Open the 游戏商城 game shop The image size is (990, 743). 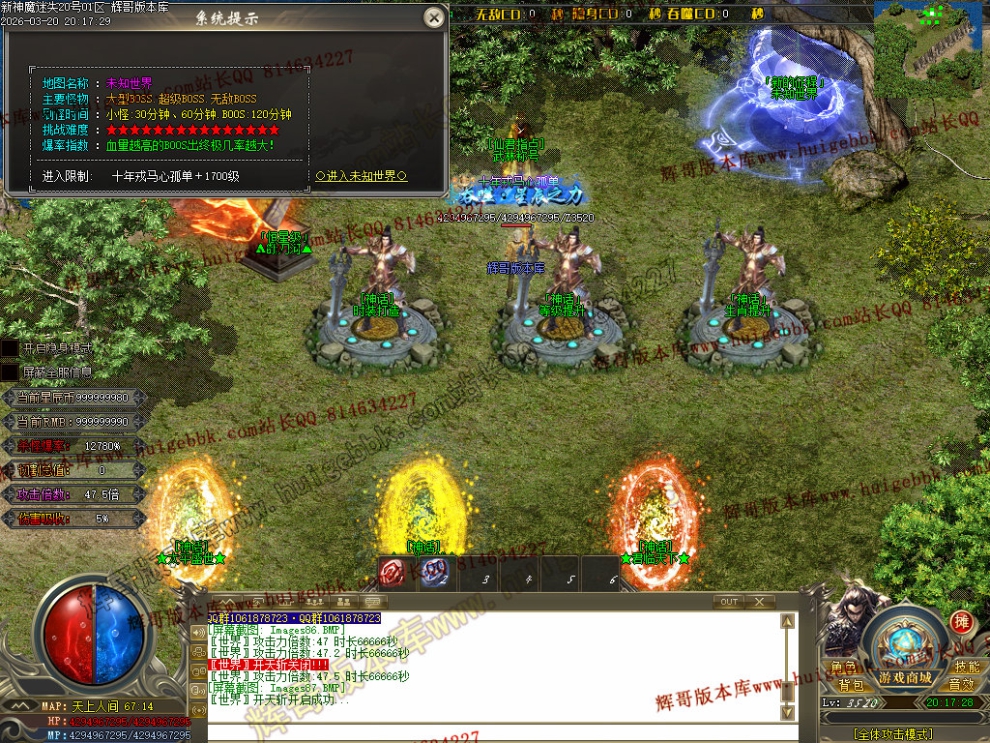(905, 679)
